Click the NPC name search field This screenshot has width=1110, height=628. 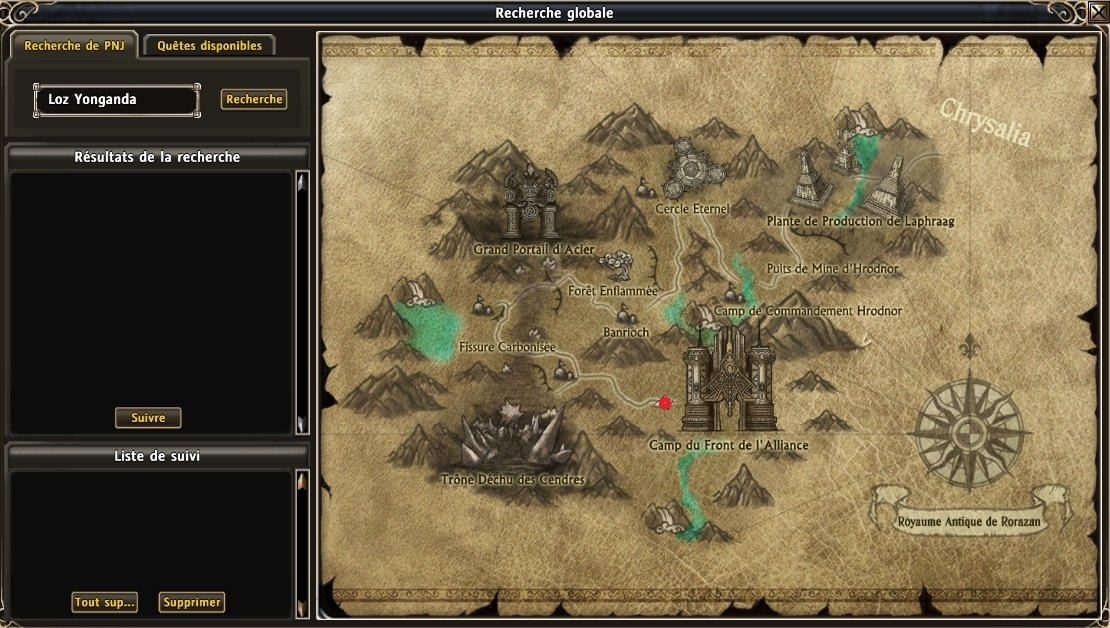point(116,100)
